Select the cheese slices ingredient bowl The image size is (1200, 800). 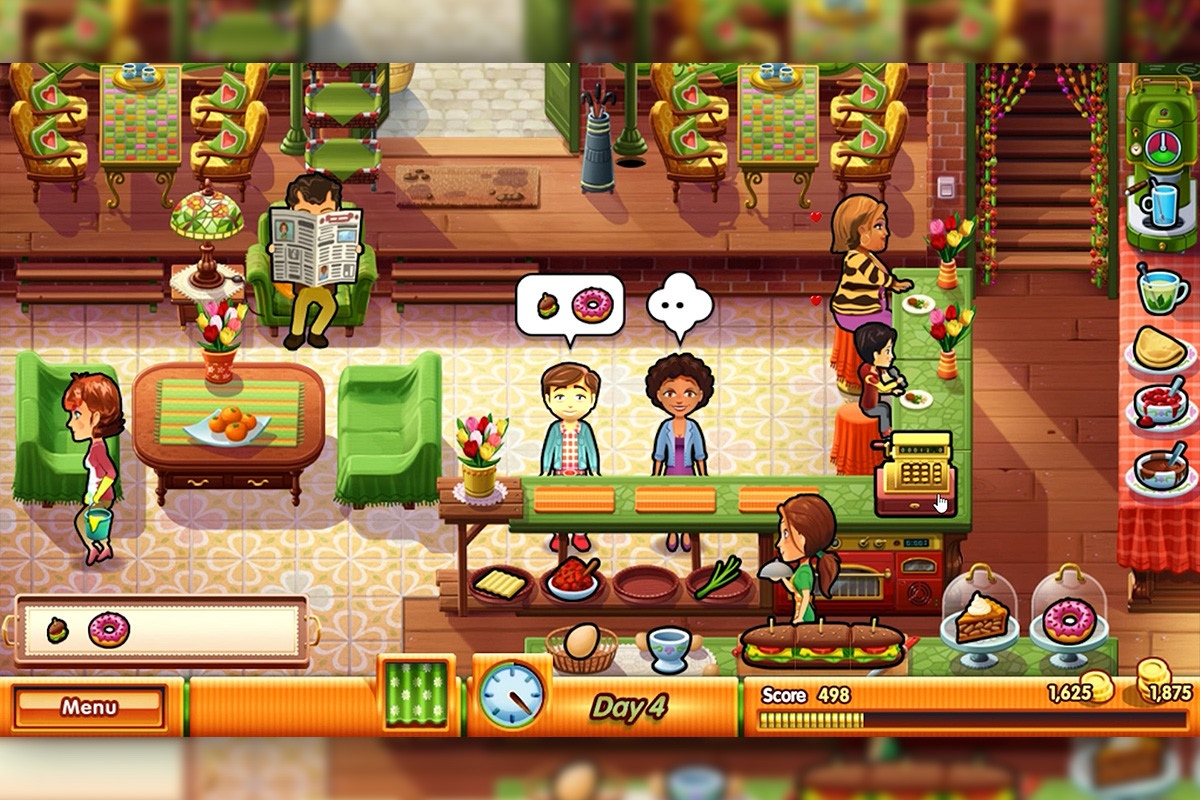coord(501,584)
